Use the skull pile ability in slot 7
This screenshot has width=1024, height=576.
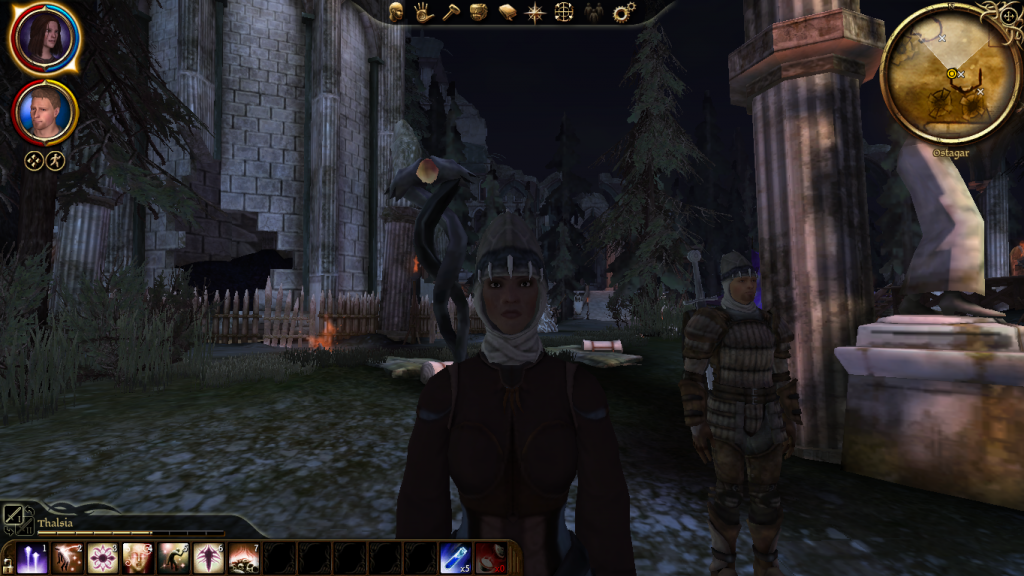pyautogui.click(x=243, y=558)
